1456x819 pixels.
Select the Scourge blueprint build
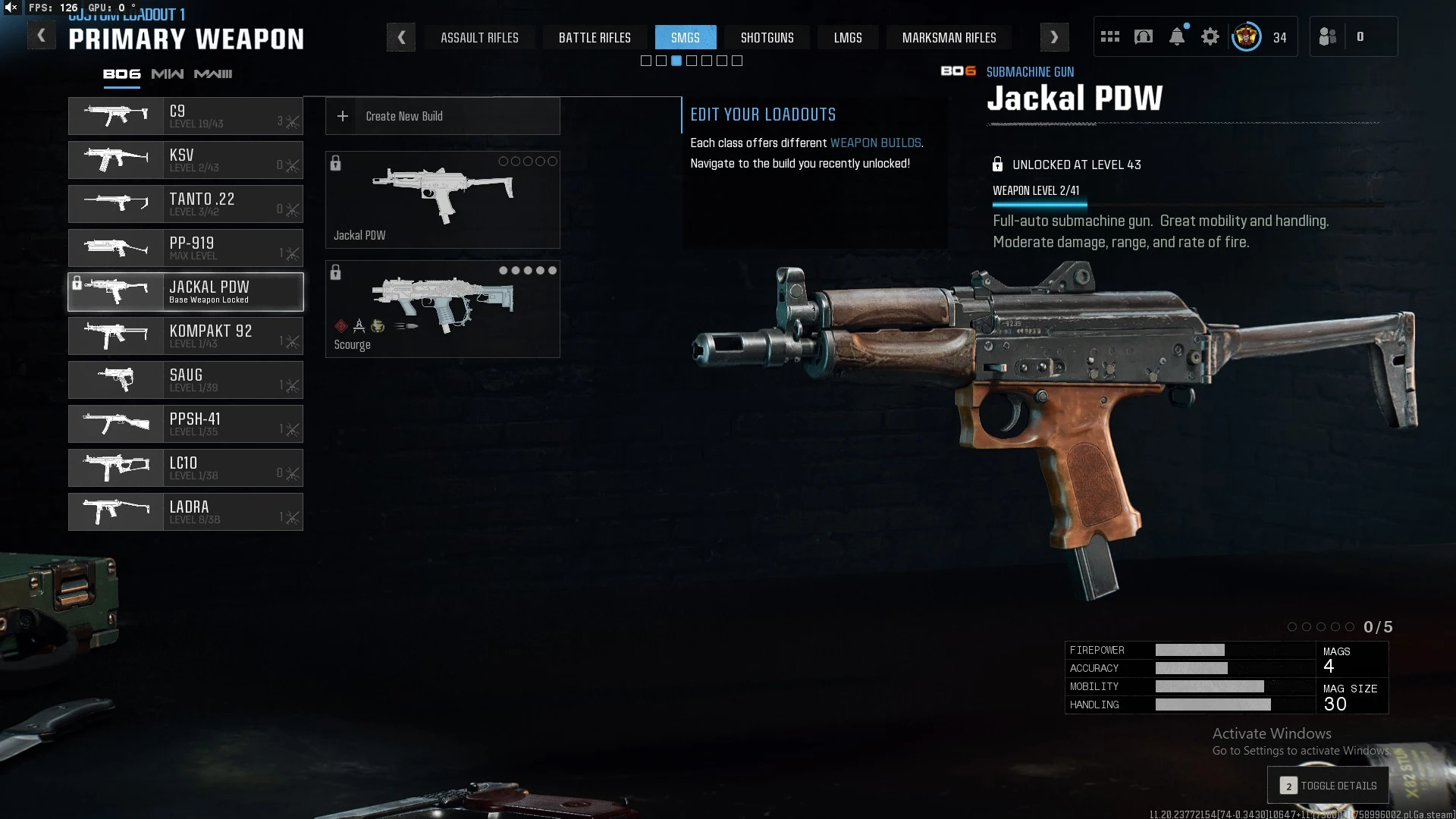click(442, 309)
